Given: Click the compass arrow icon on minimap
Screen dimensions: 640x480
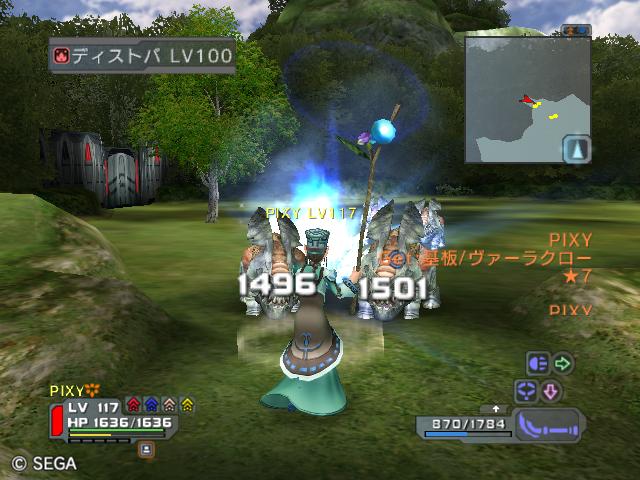Looking at the screenshot, I should point(577,150).
